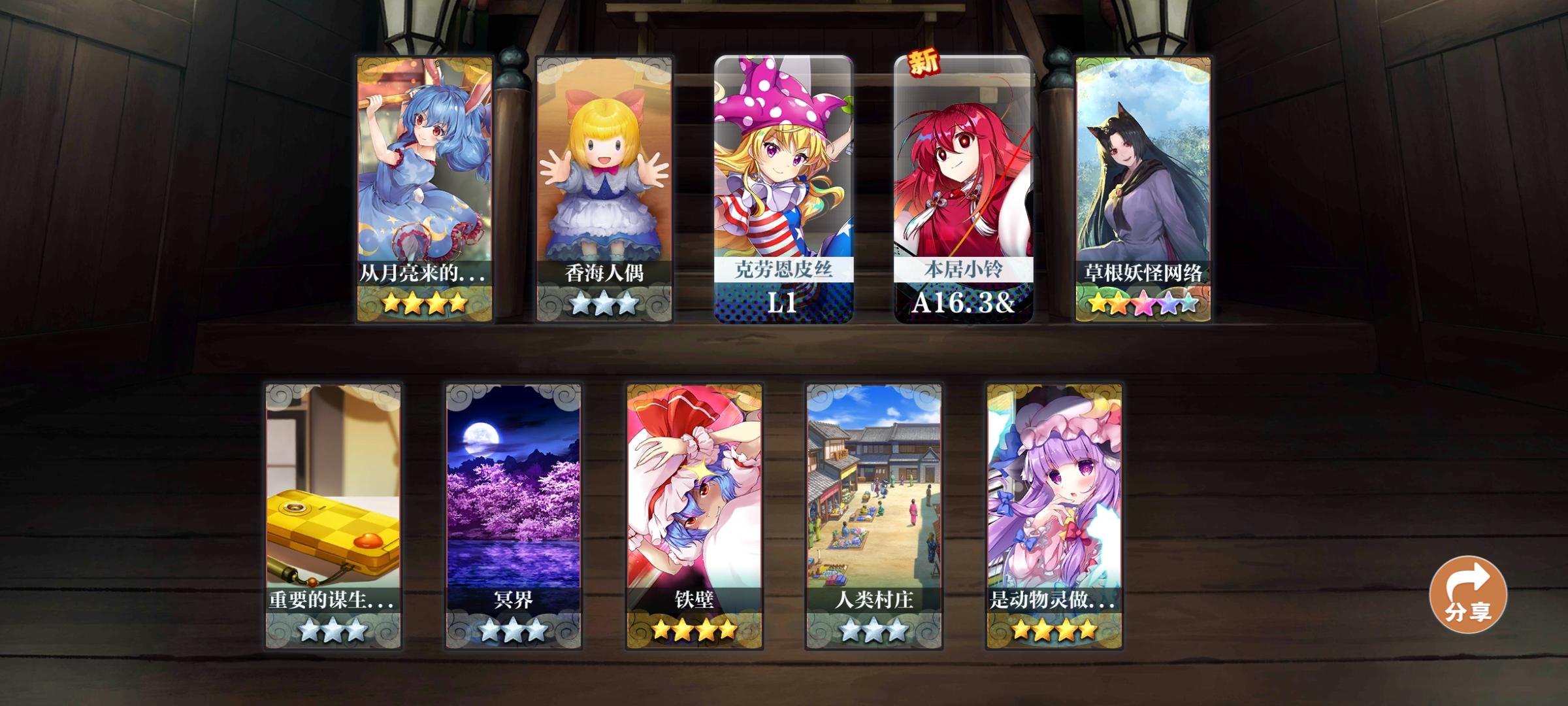Select the 重要的谋生 phone card

(x=331, y=497)
